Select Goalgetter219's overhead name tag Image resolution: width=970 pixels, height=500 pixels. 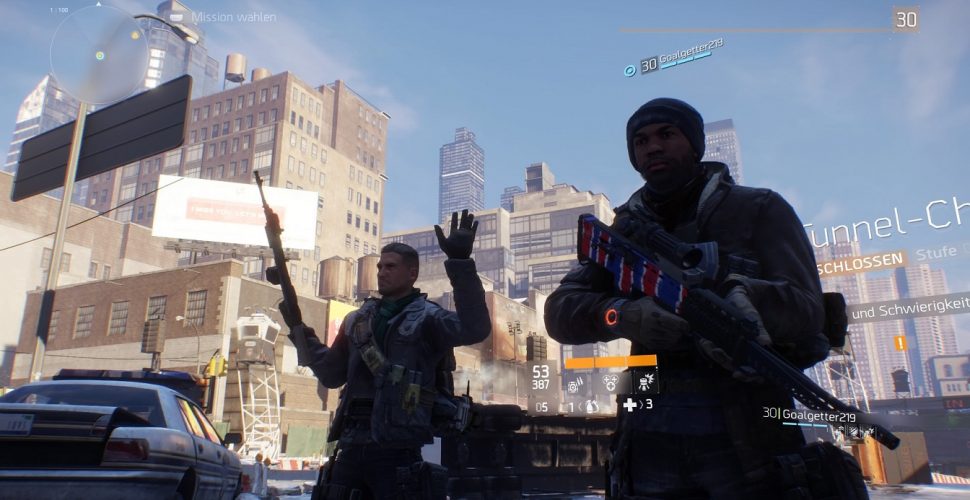coord(680,57)
